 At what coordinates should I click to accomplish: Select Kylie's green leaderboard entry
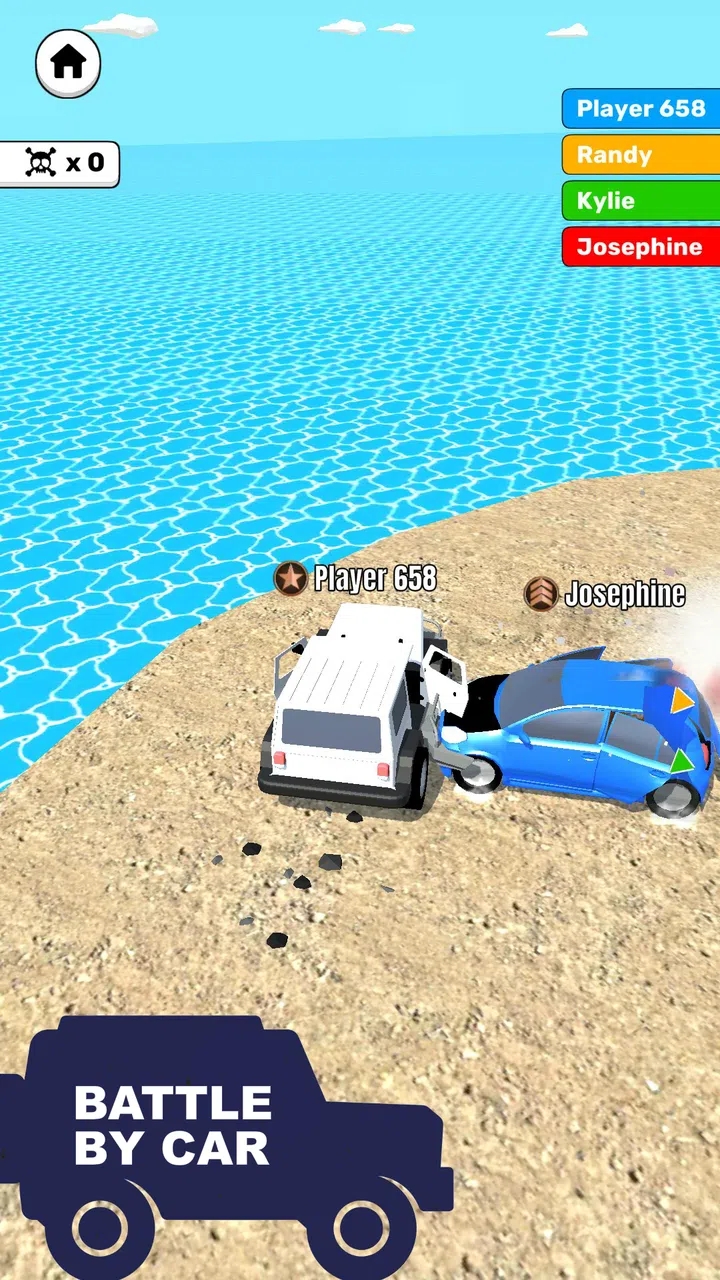tap(640, 201)
